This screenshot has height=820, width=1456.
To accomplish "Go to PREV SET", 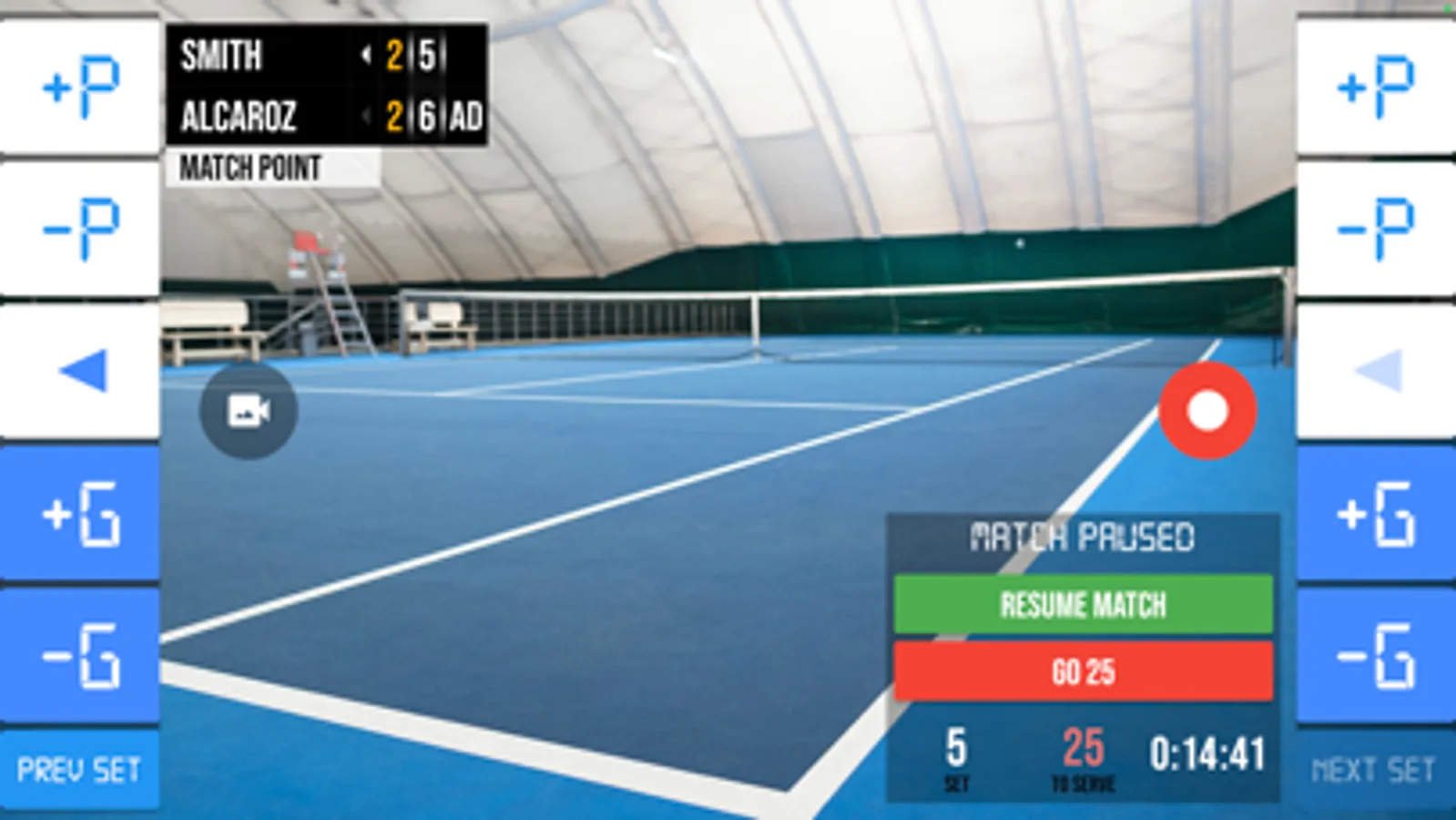I will [79, 770].
